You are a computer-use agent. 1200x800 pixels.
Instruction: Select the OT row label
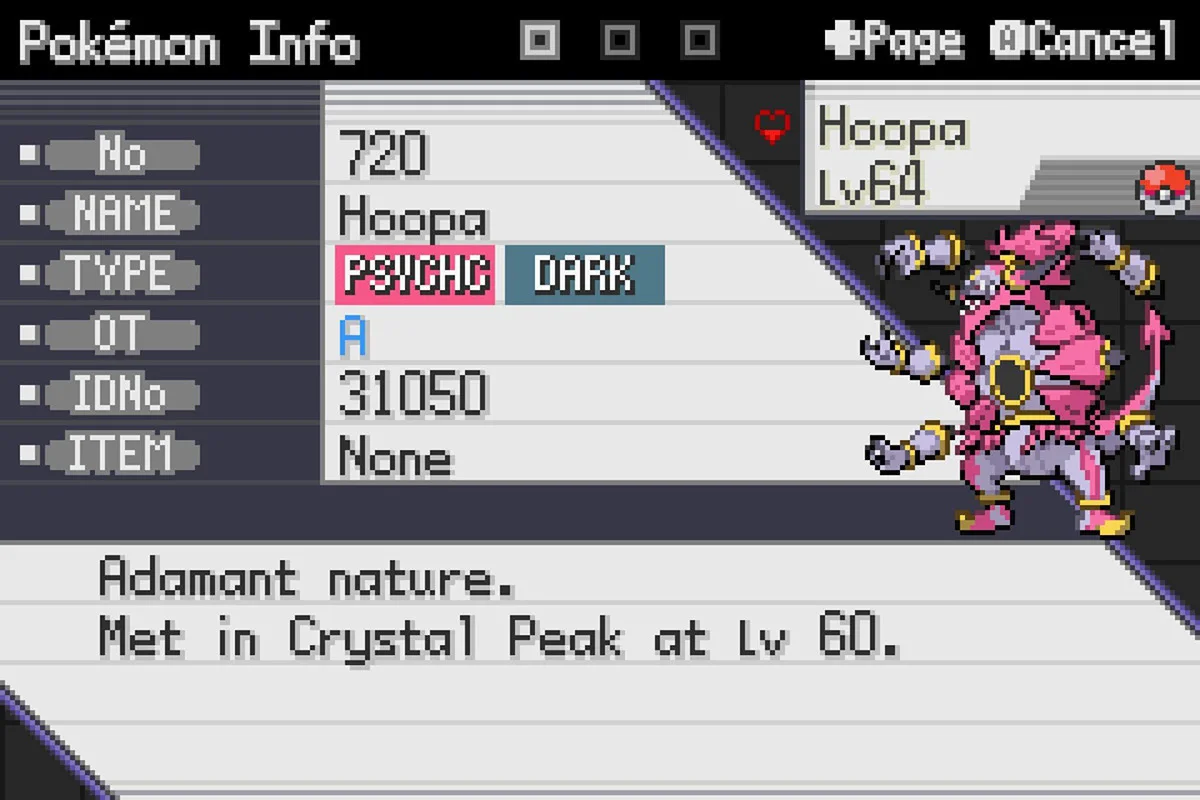[122, 335]
